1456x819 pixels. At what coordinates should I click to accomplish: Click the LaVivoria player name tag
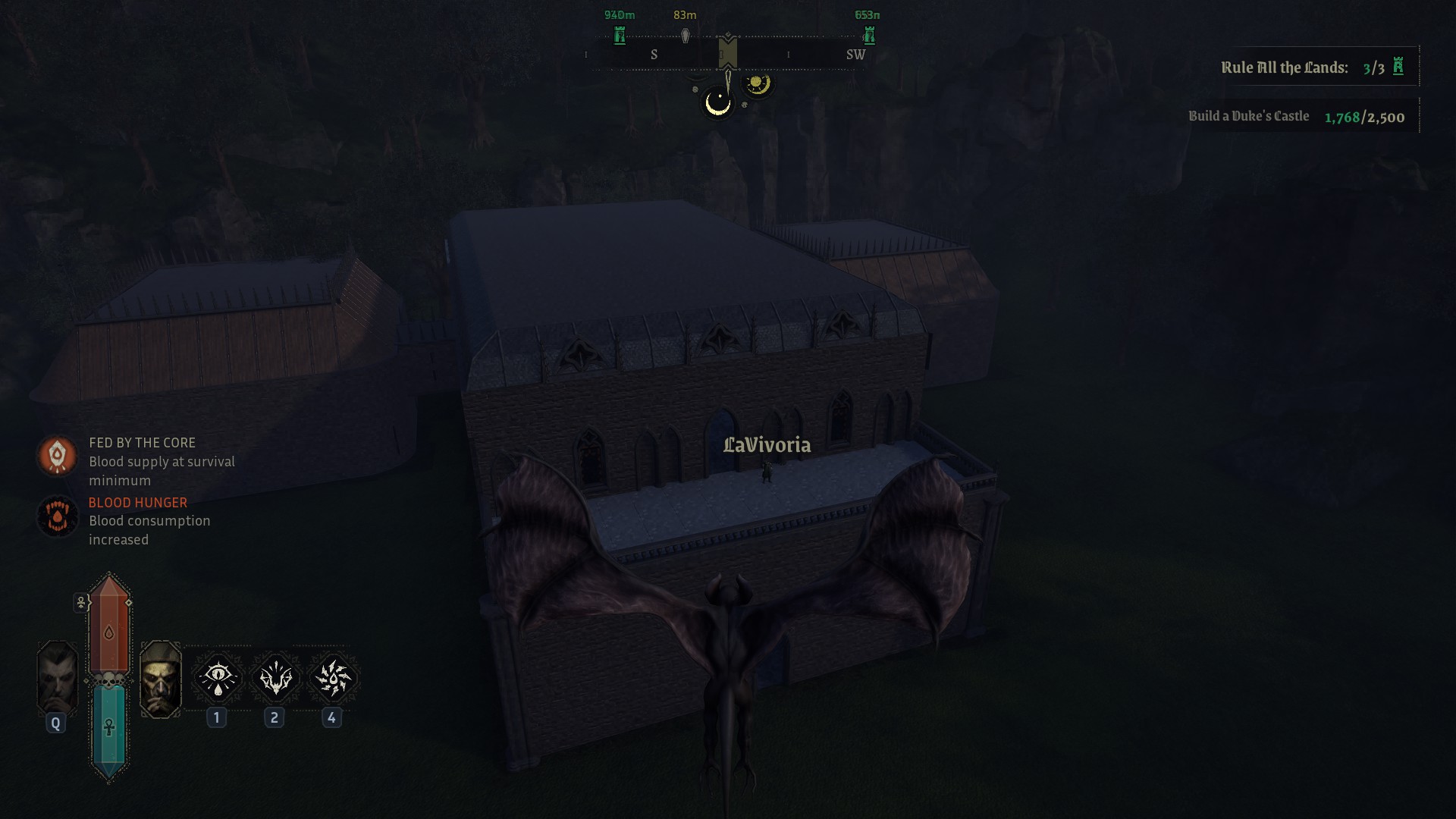(767, 445)
